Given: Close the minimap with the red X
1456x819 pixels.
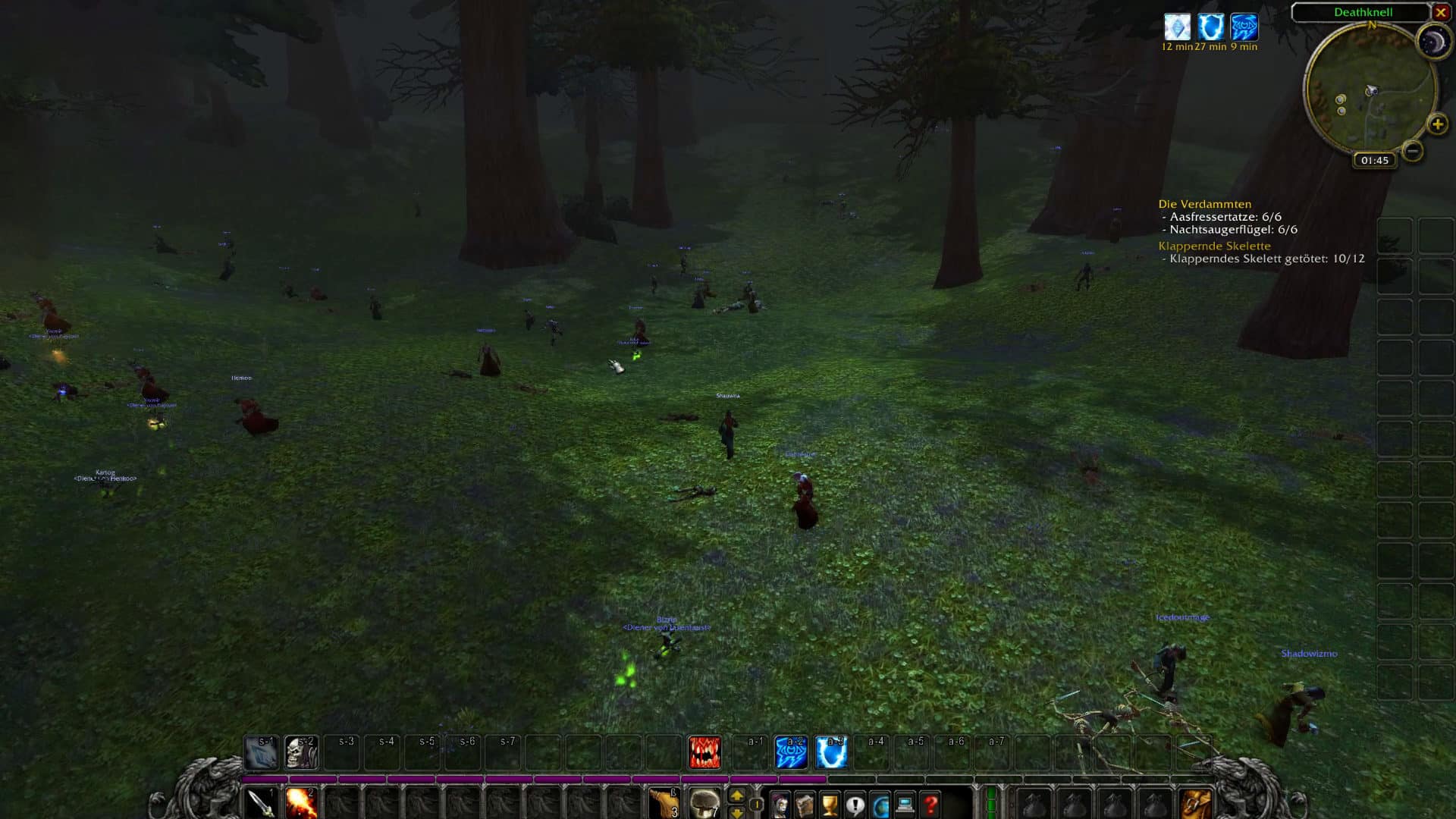Looking at the screenshot, I should pyautogui.click(x=1441, y=12).
